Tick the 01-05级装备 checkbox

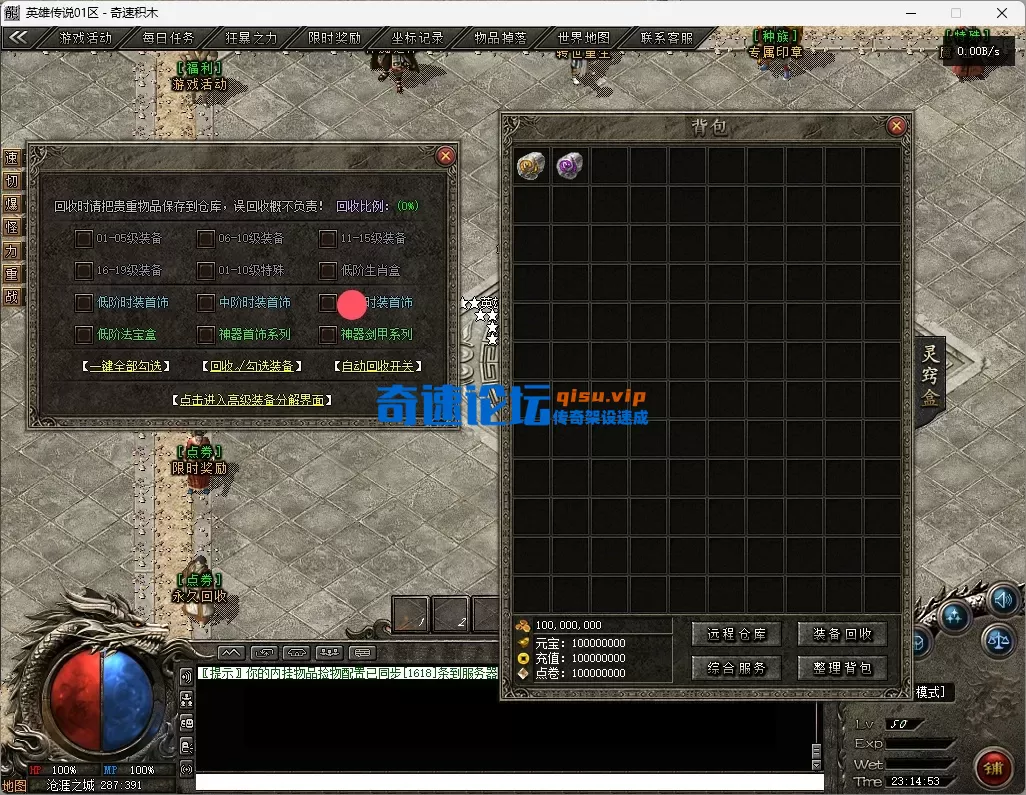click(x=84, y=238)
